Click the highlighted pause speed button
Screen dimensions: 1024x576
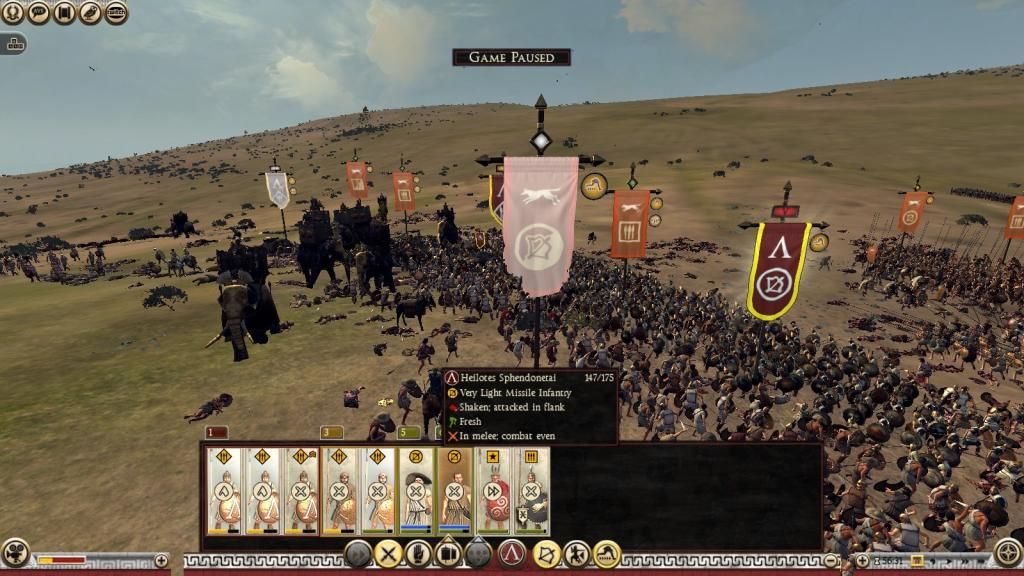(x=916, y=560)
